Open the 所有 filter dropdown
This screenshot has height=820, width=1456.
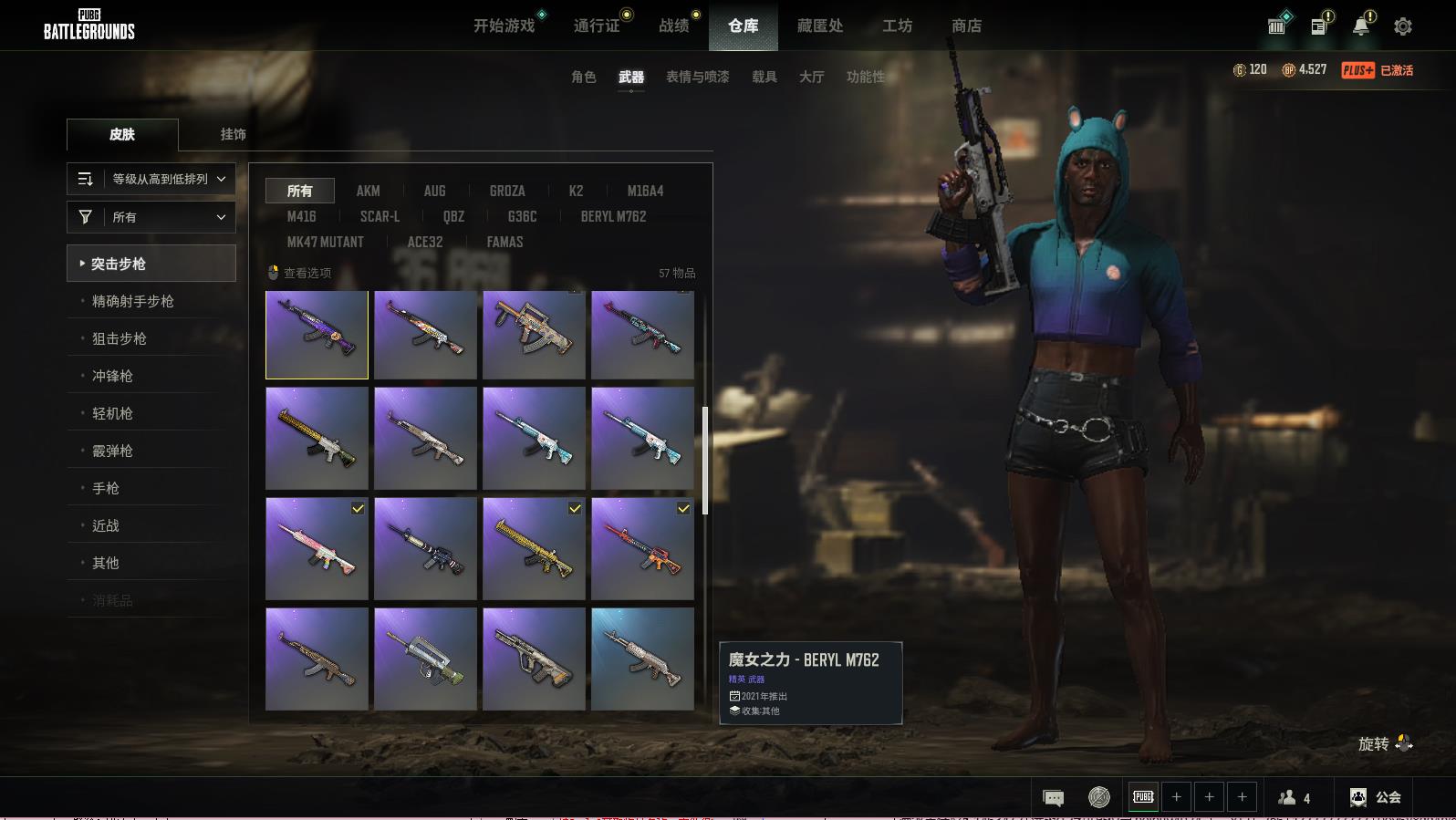(x=151, y=217)
